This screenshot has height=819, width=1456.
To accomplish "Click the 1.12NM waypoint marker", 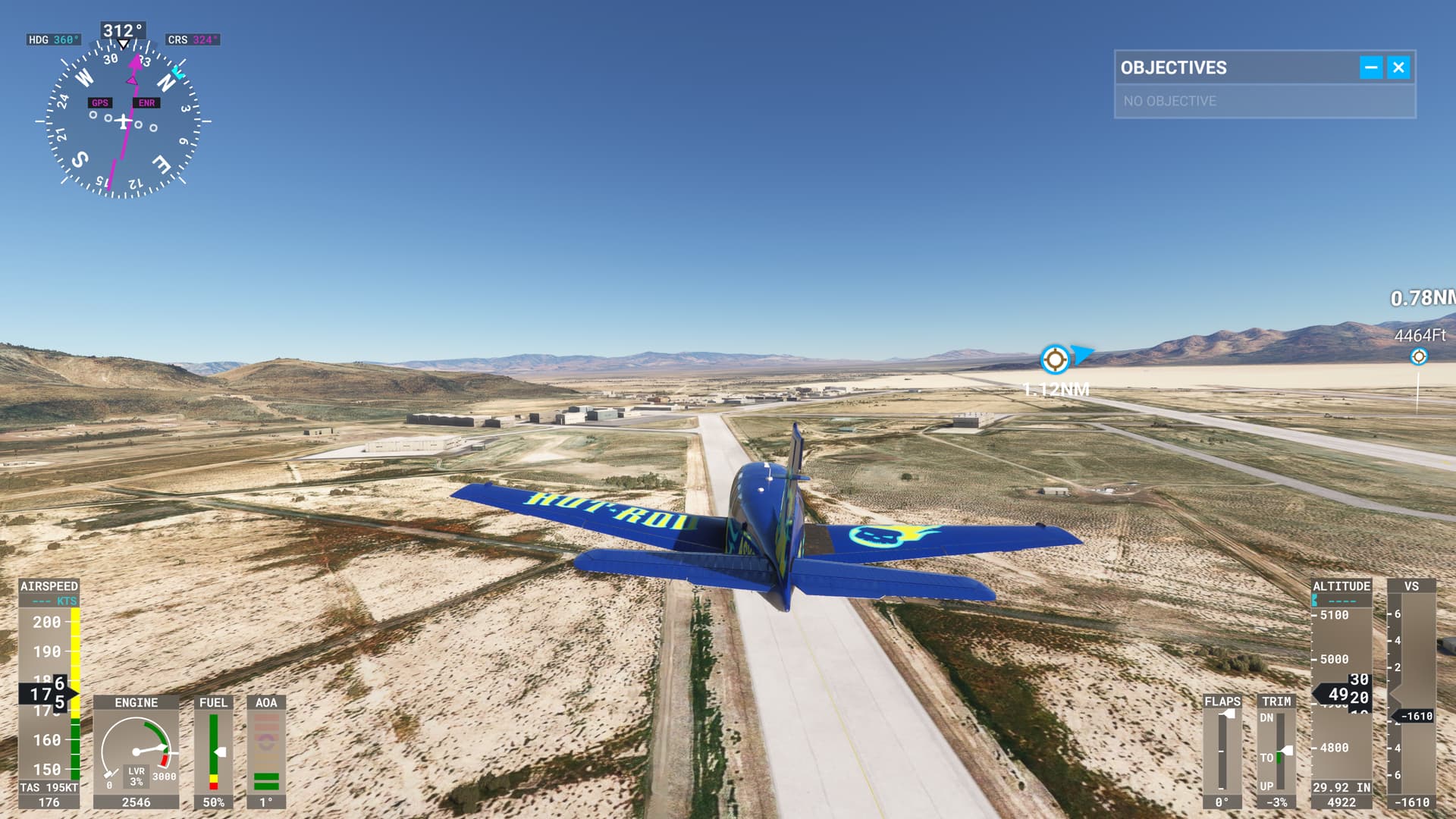I will (1054, 359).
